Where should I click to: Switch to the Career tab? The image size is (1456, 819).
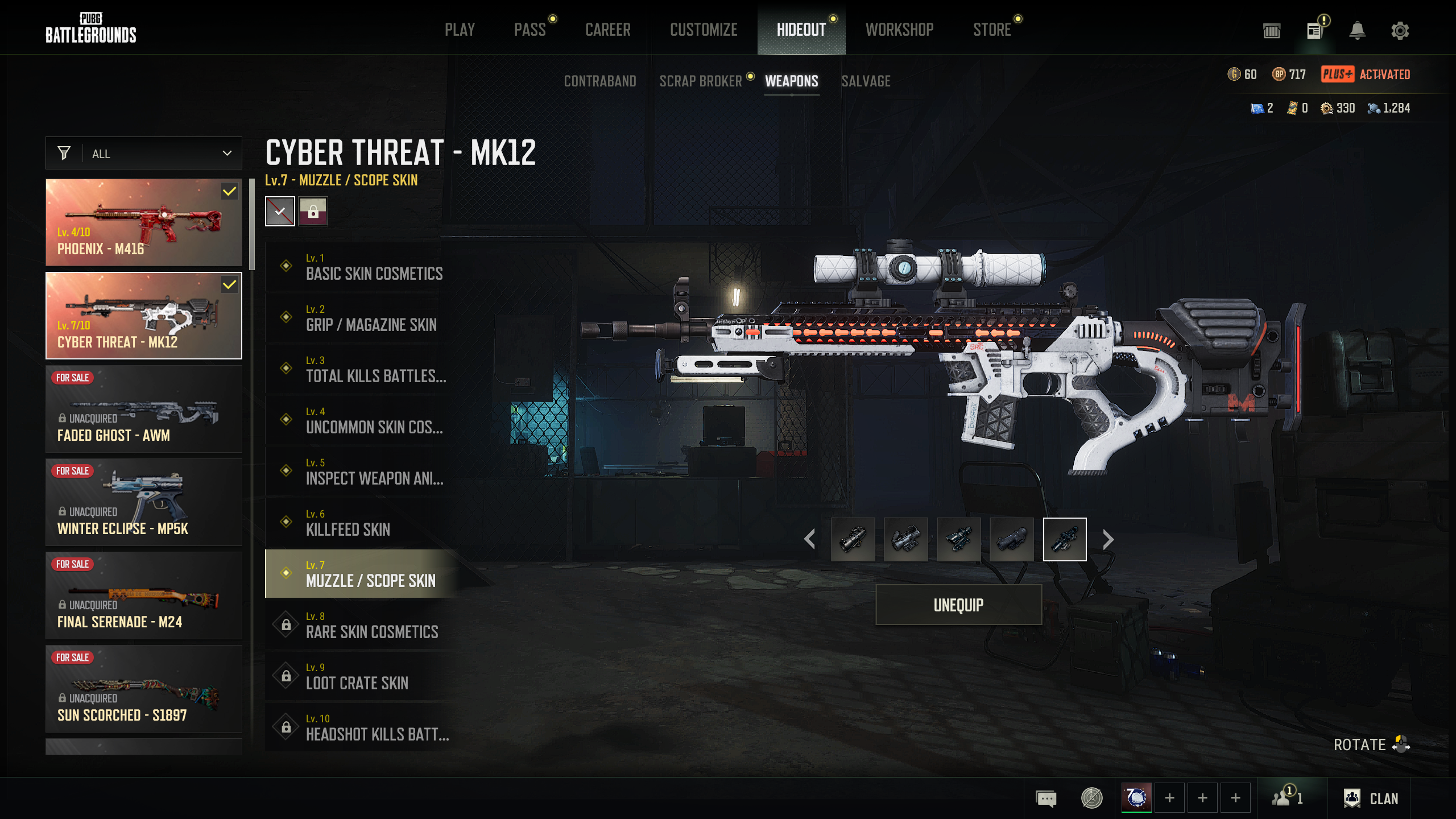pyautogui.click(x=608, y=30)
